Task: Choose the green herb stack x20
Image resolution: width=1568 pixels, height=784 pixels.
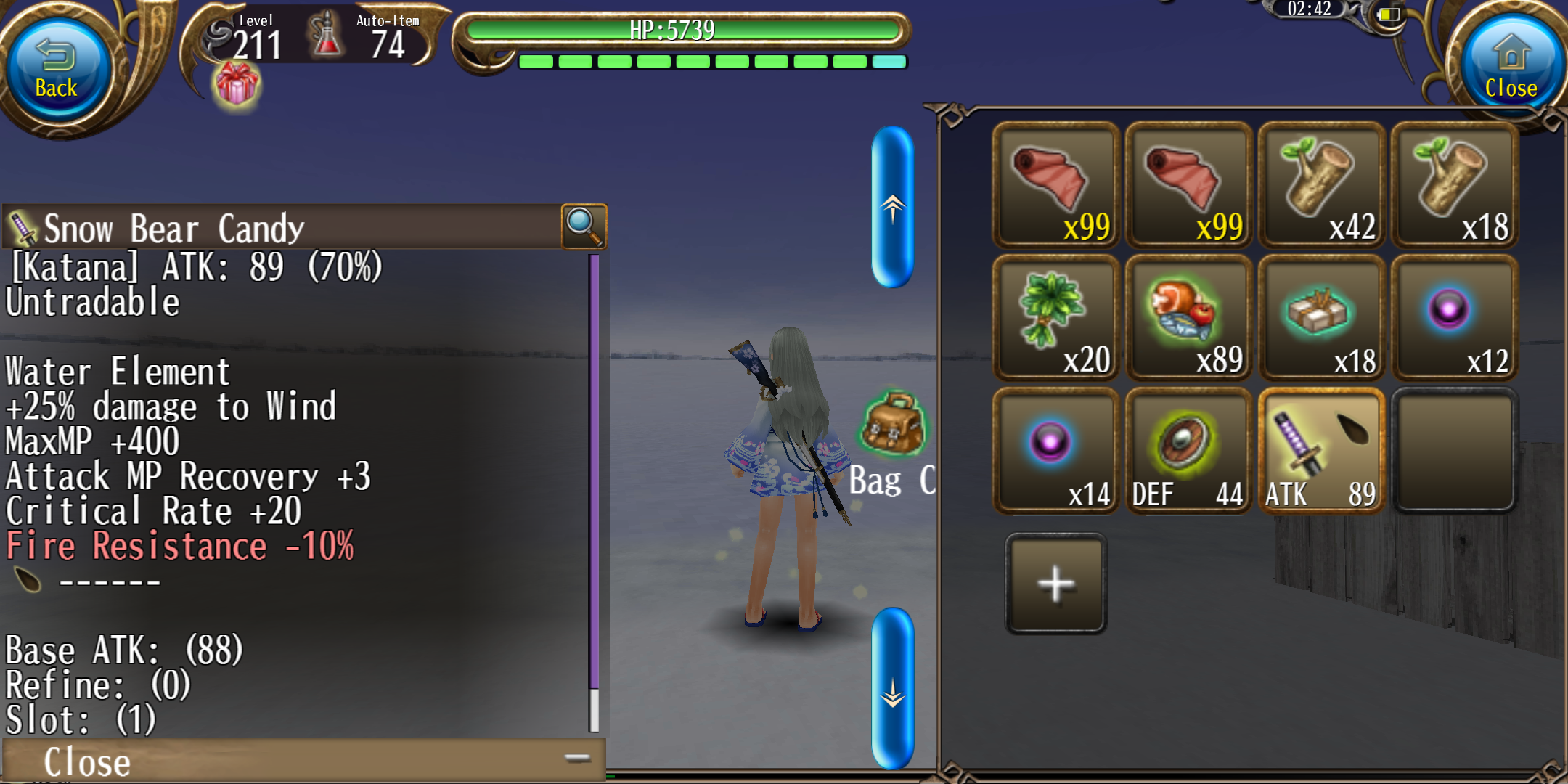Action: 1055,318
